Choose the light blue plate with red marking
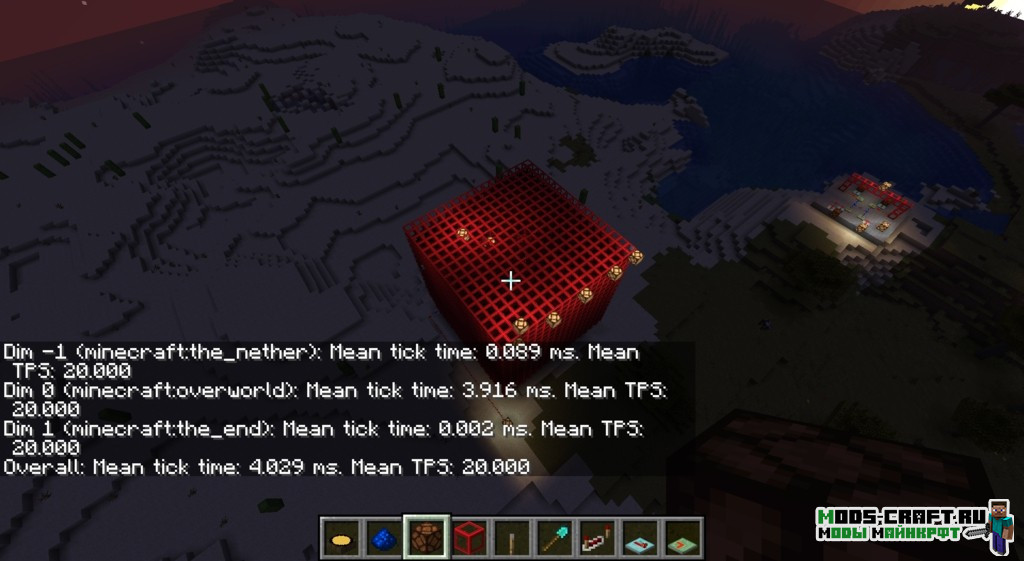The height and width of the screenshot is (561, 1024). pos(640,538)
